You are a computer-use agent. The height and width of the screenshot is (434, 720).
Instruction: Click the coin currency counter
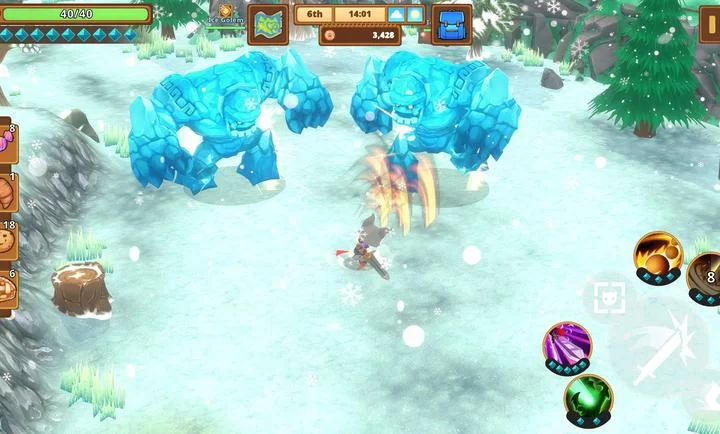pos(361,35)
